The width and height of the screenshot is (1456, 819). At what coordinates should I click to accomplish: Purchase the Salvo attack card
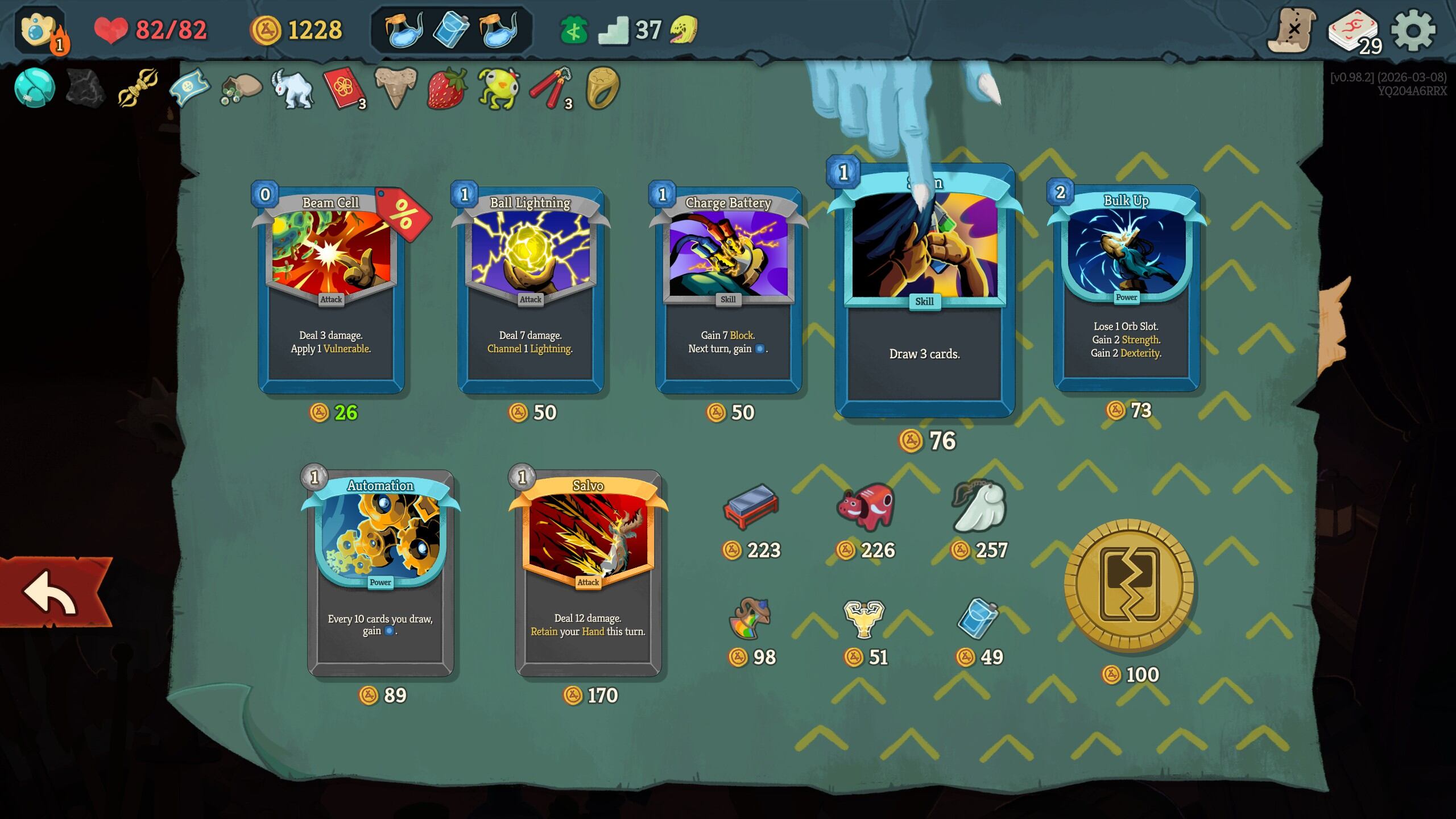coord(588,573)
